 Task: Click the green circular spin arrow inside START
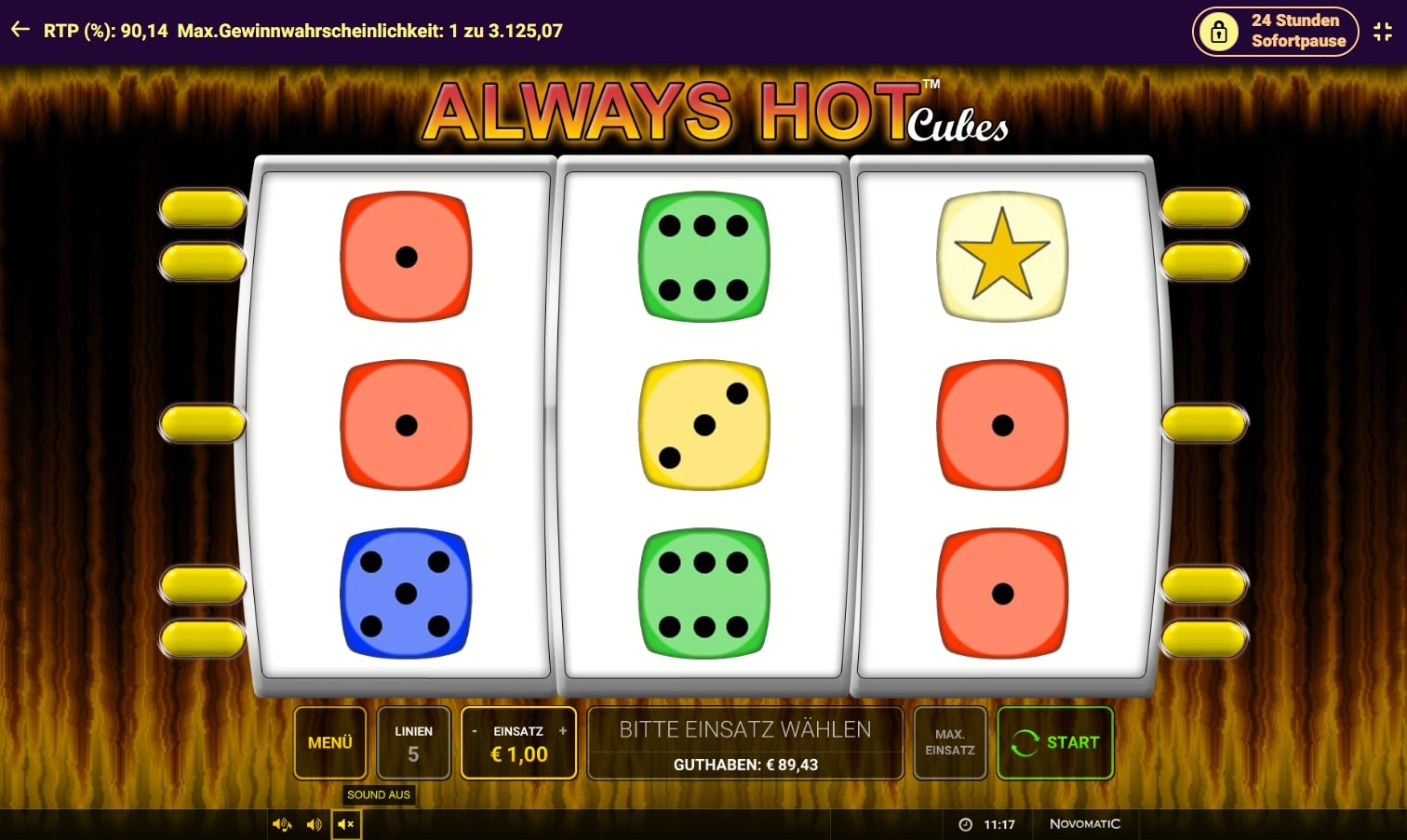[1026, 742]
